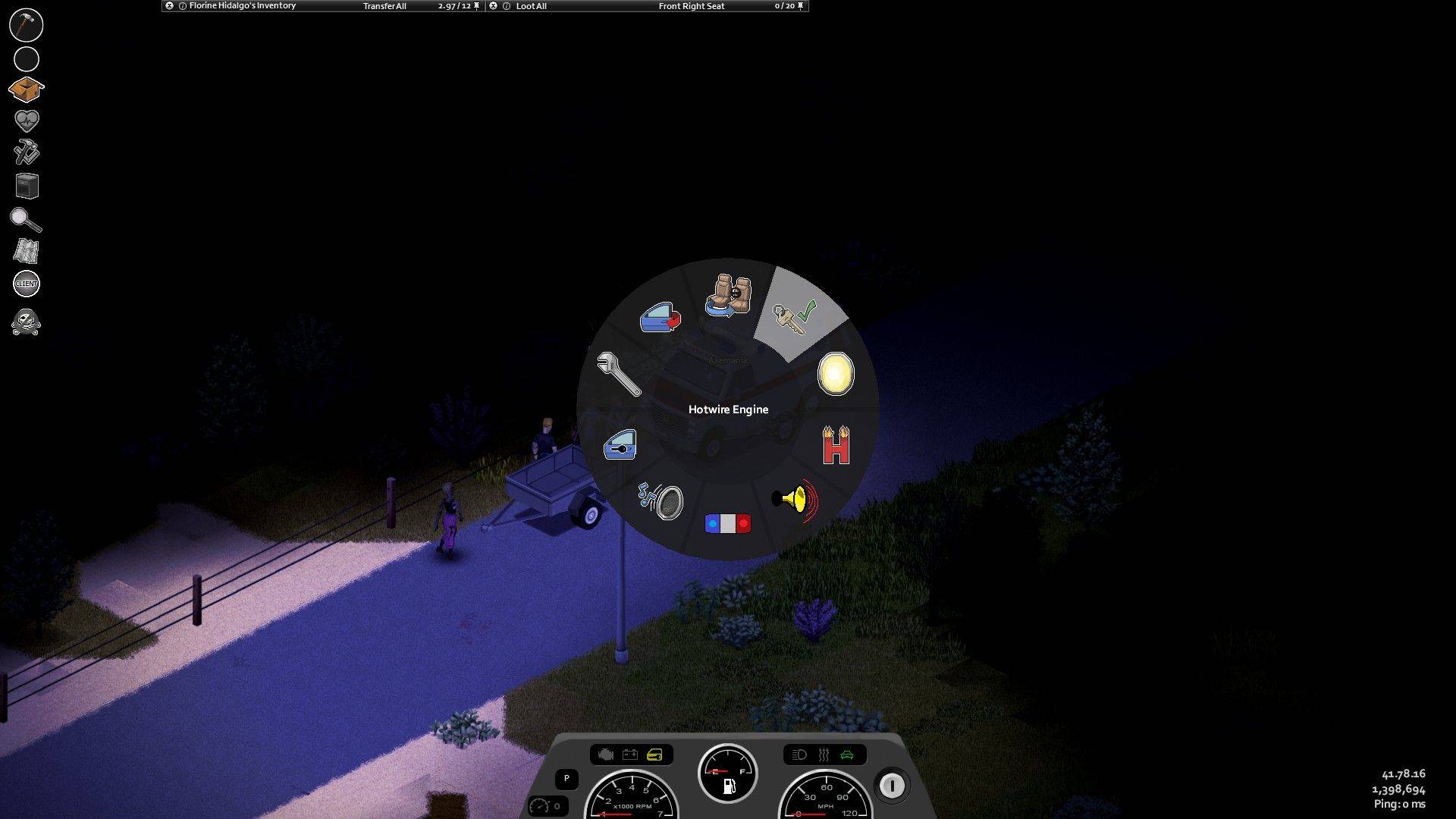The height and width of the screenshot is (819, 1456).
Task: Activate the magnifying glass search mode
Action: 26,220
